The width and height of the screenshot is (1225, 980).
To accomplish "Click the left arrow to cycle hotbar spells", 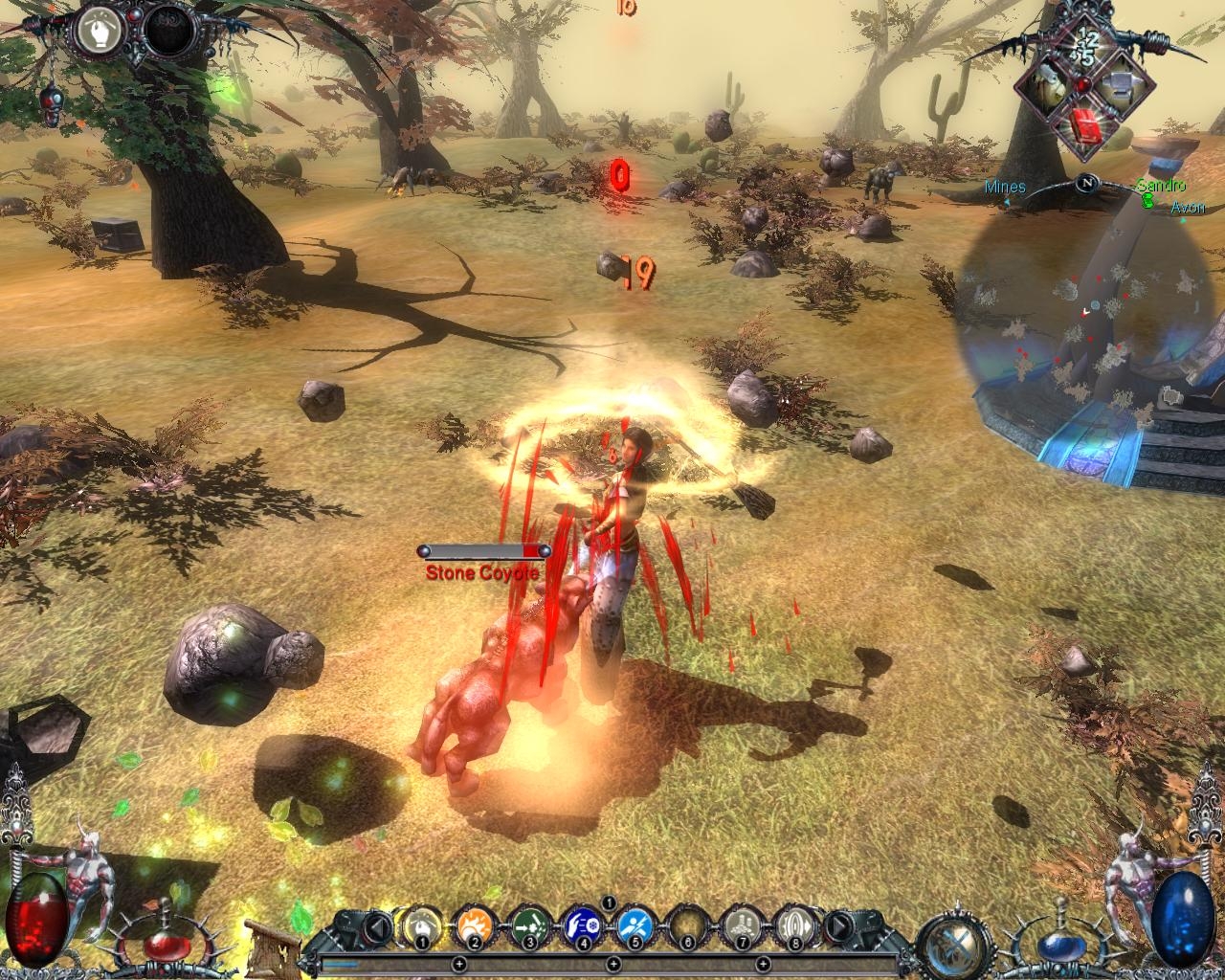I will pyautogui.click(x=375, y=926).
